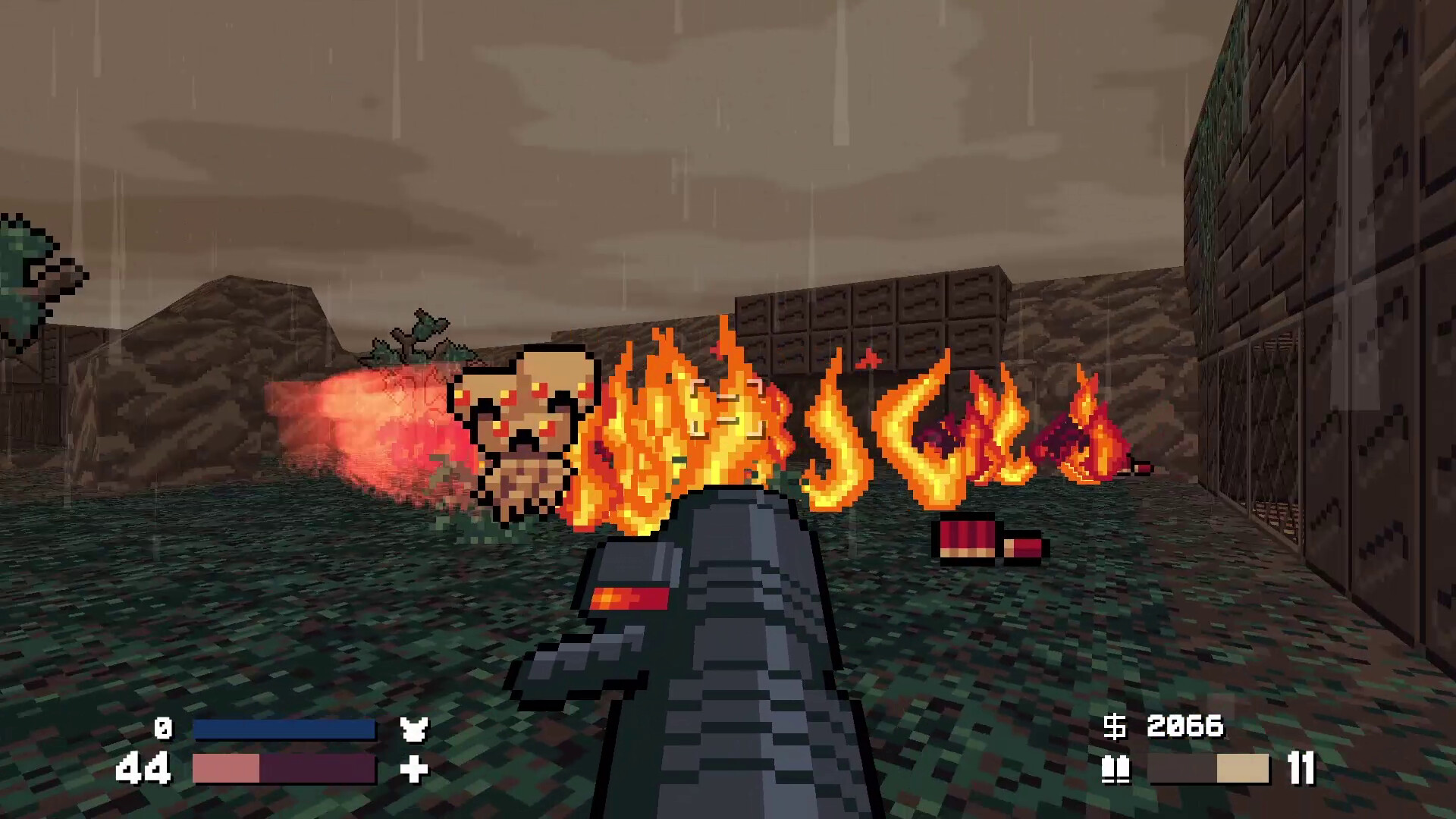The image size is (1456, 819).
Task: Select the money total 2066
Action: pyautogui.click(x=1188, y=726)
